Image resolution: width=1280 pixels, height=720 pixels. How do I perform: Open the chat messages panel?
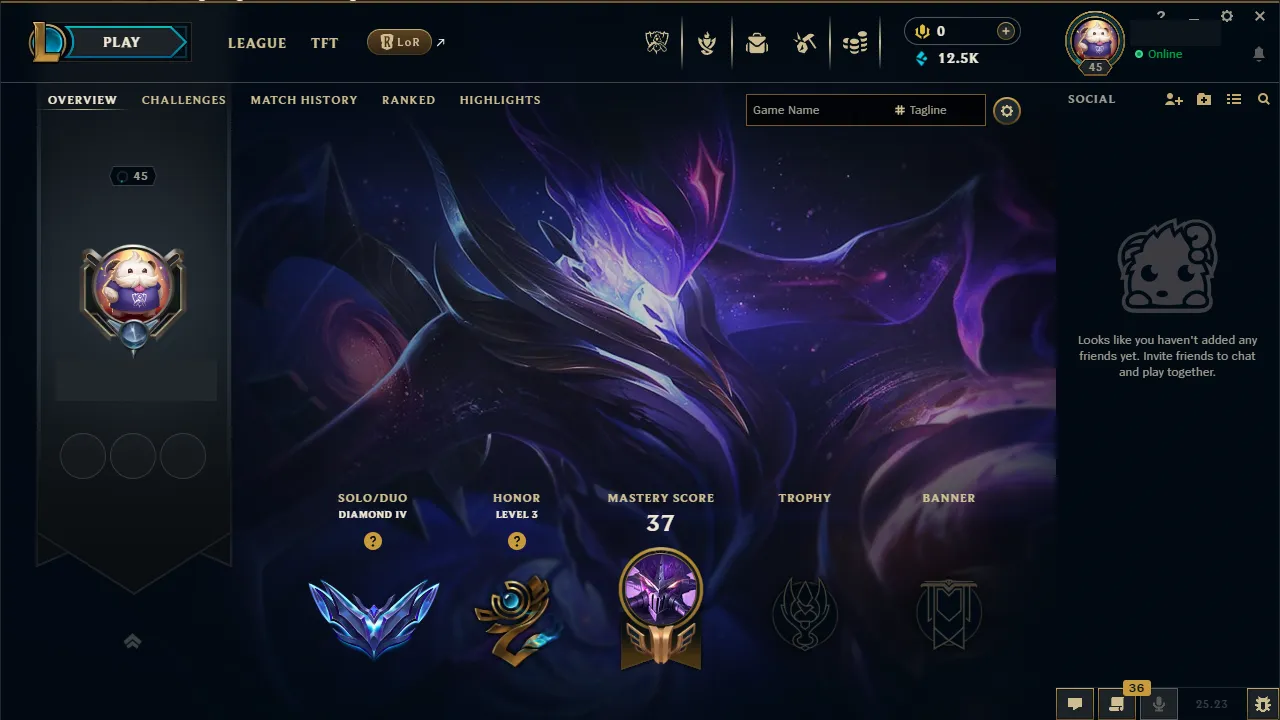pos(1075,704)
